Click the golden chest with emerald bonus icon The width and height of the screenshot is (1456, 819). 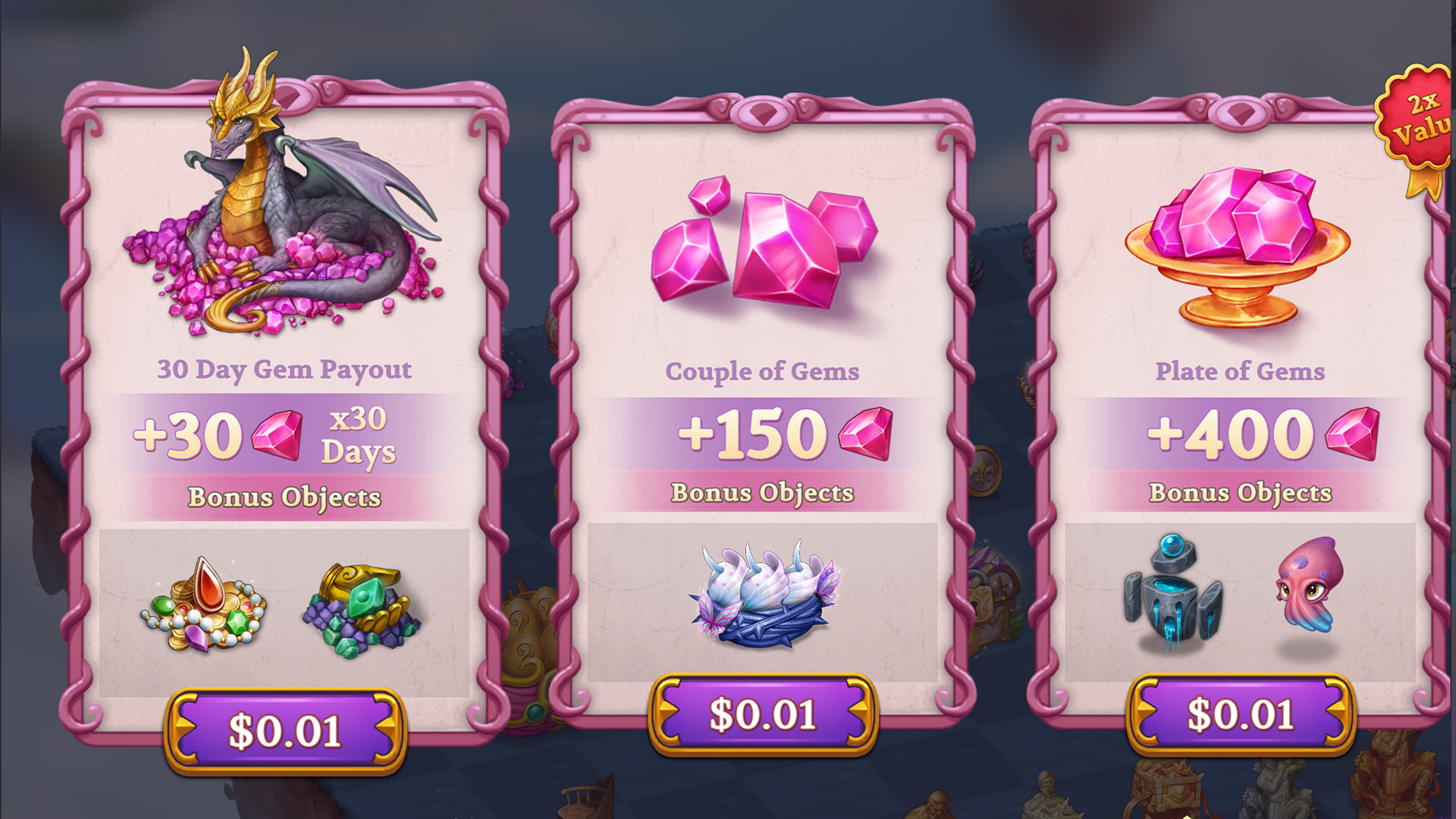(x=360, y=607)
